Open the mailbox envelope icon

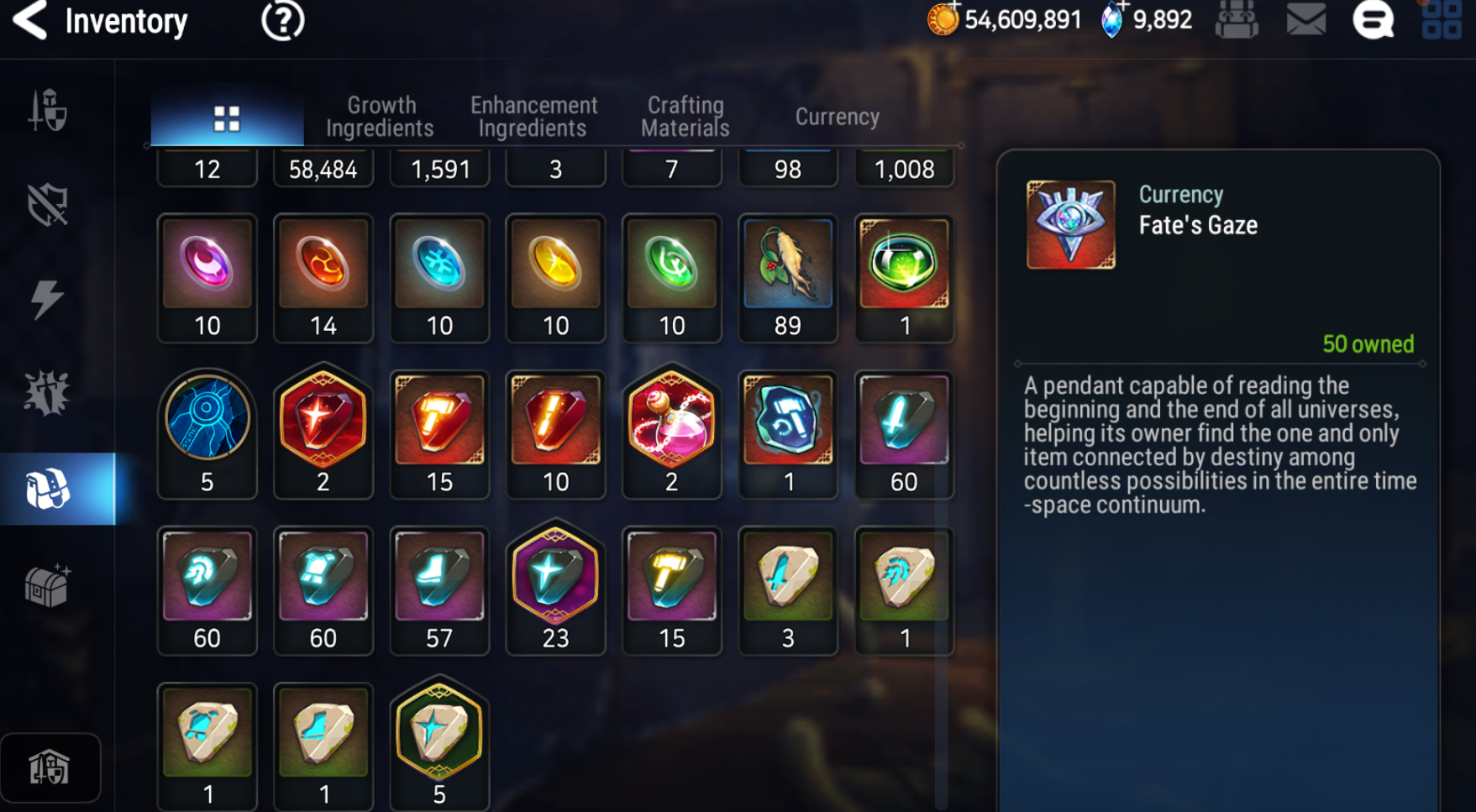[1305, 20]
